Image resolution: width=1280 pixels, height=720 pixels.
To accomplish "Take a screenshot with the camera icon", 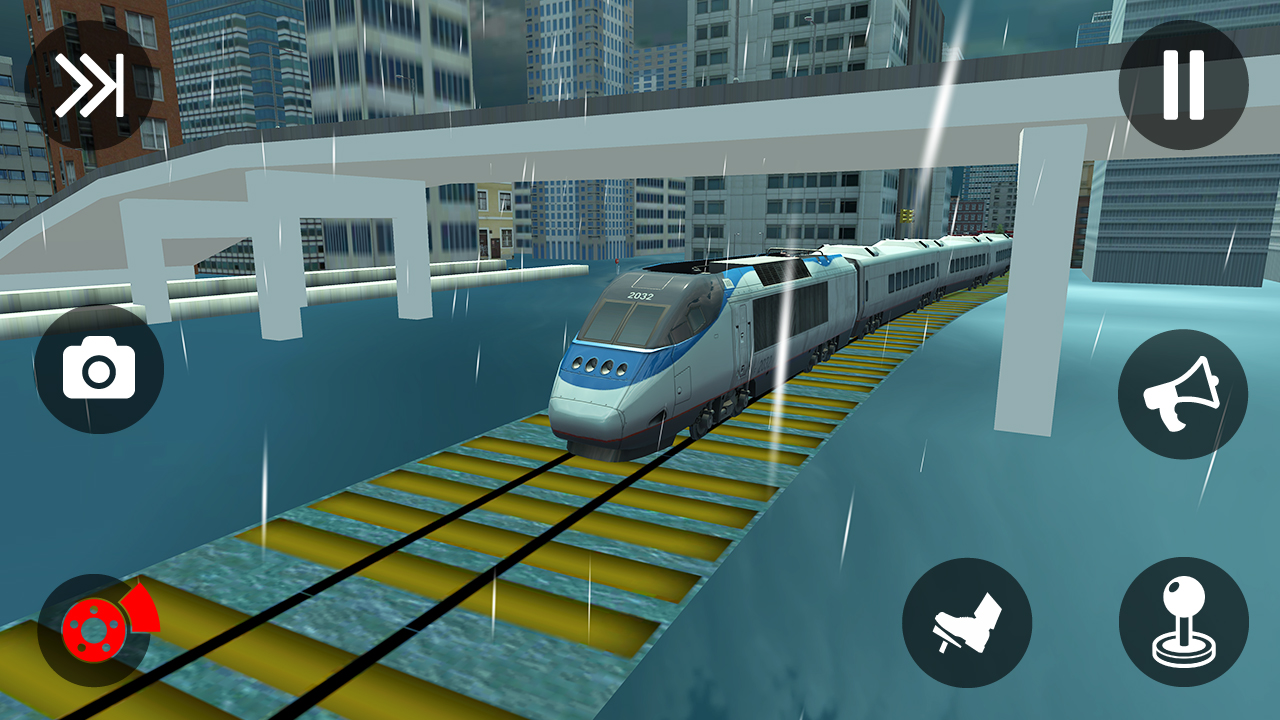I will point(98,368).
